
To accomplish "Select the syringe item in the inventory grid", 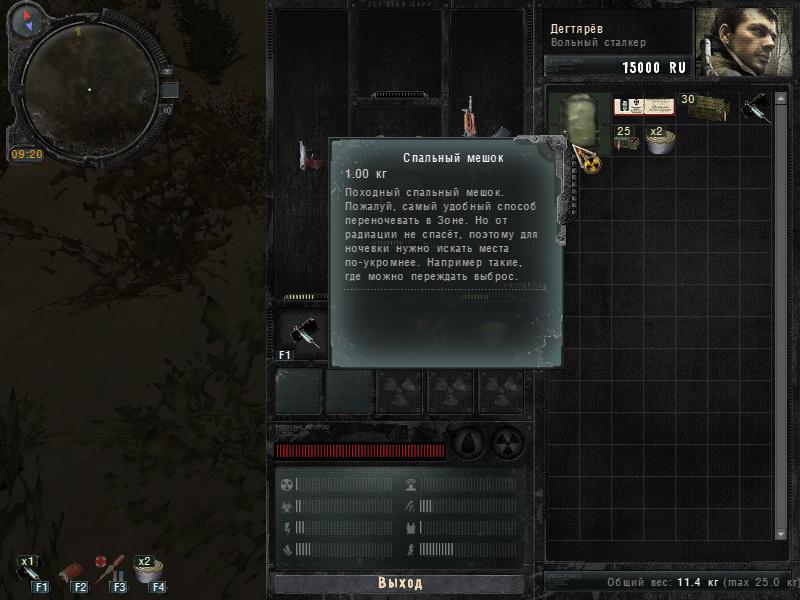I will 756,108.
